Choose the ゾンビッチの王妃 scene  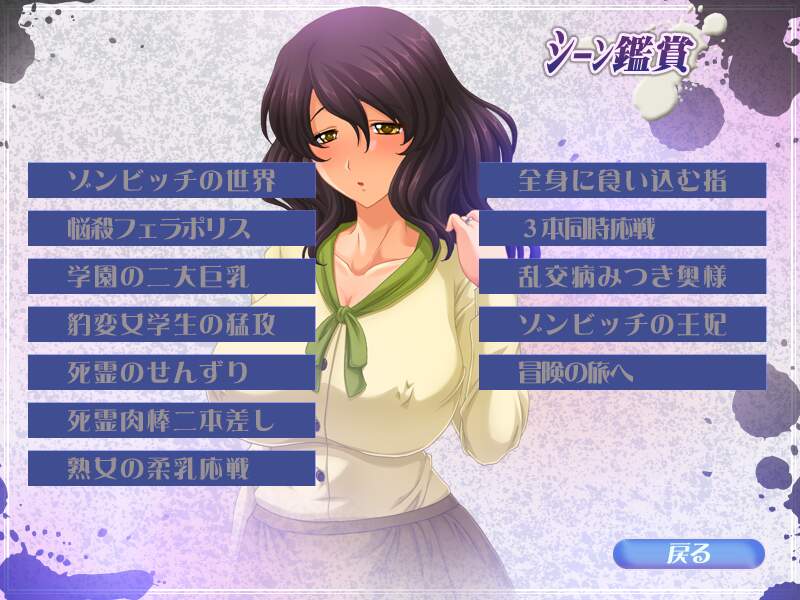click(622, 324)
